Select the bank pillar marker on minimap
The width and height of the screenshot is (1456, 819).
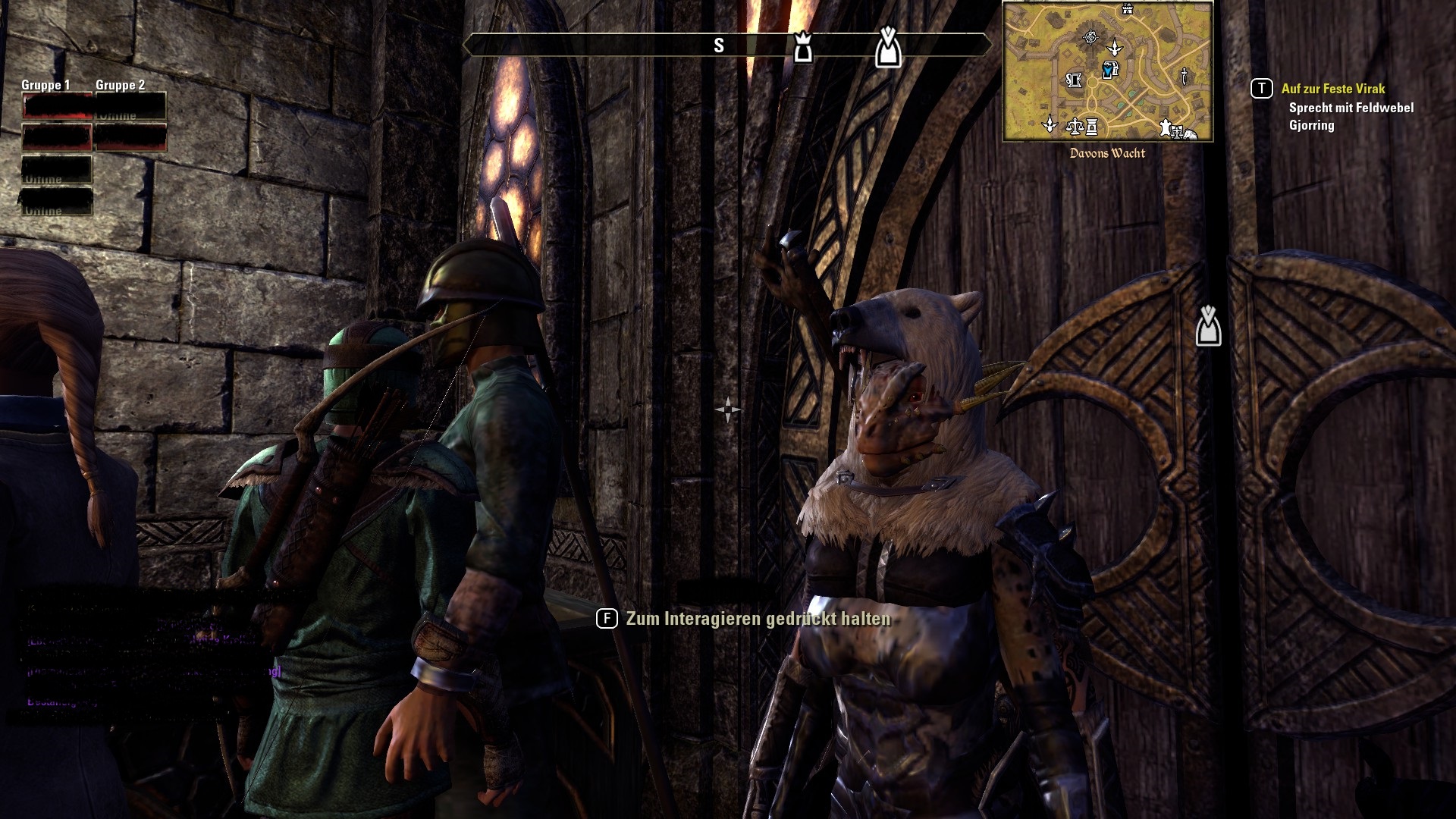(1092, 127)
